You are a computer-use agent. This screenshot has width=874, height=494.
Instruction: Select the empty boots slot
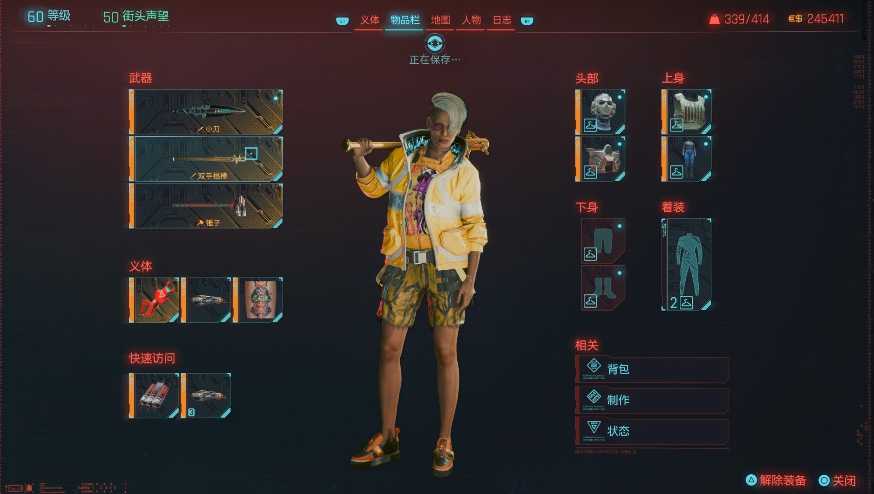[603, 287]
